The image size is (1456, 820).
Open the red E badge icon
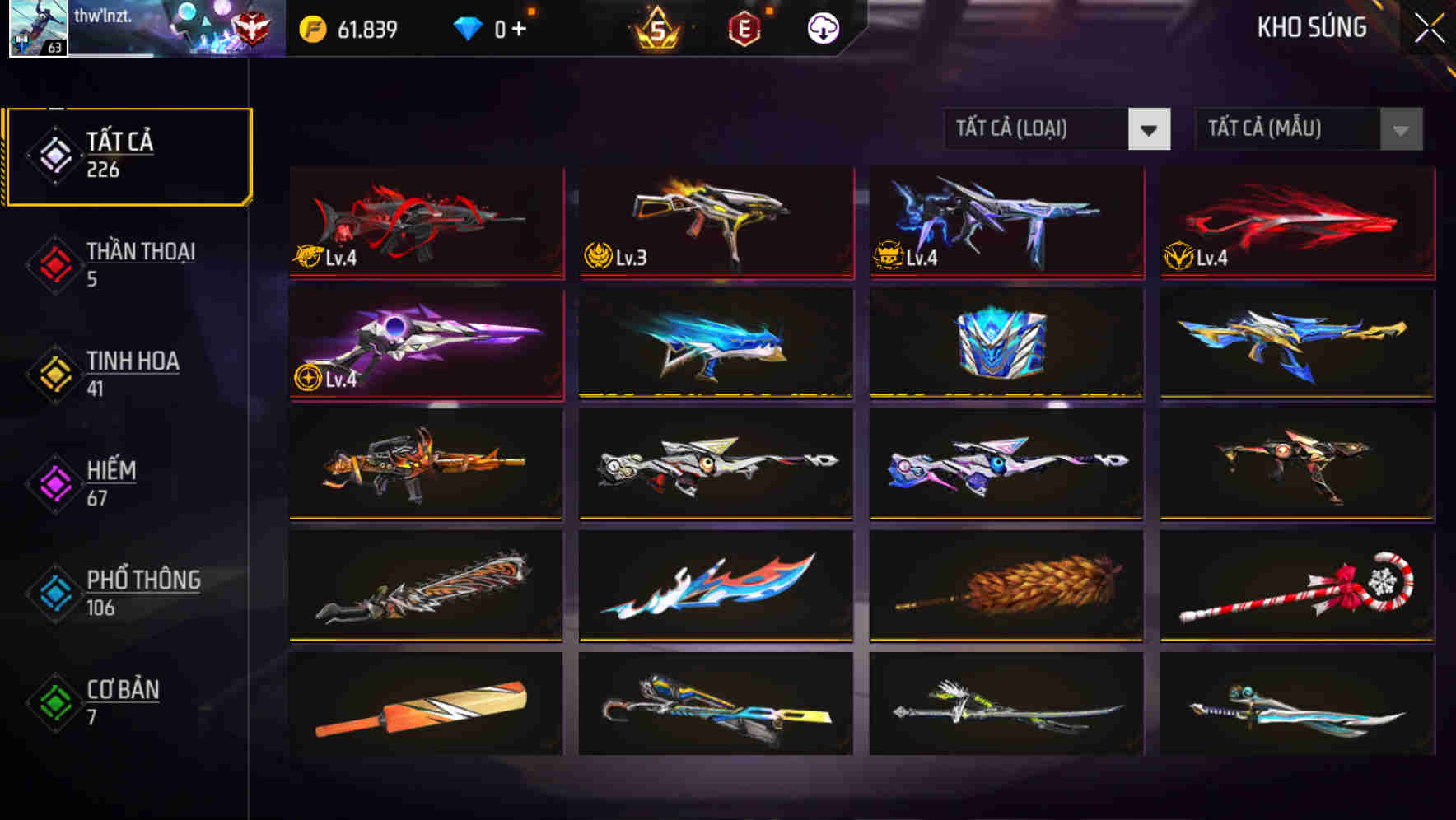click(744, 27)
